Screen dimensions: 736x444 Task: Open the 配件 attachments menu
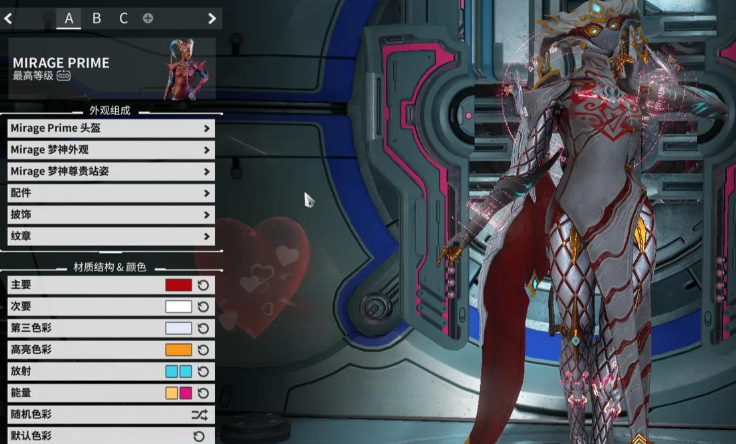click(111, 193)
